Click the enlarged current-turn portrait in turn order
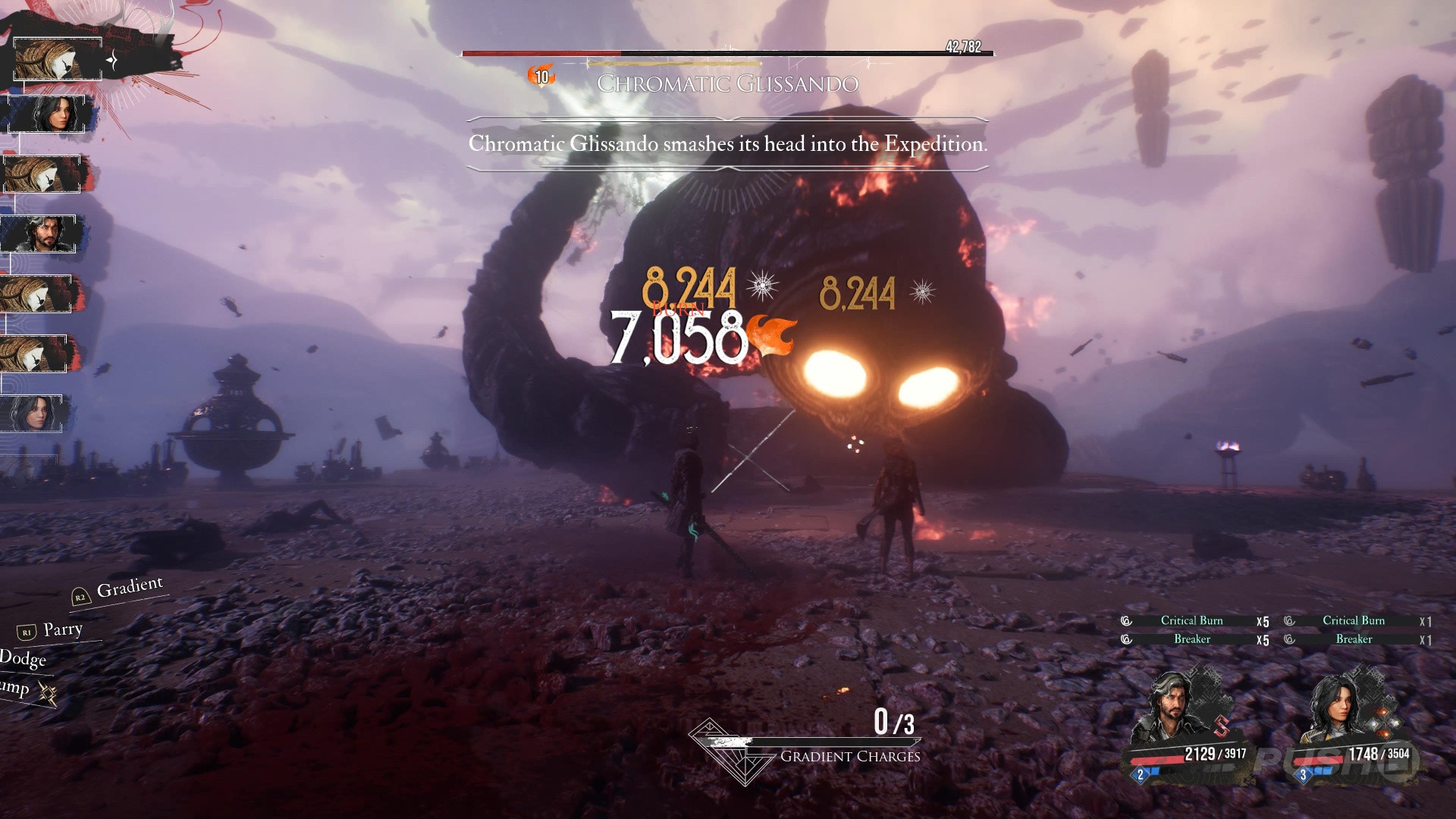The image size is (1456, 819). point(58,59)
